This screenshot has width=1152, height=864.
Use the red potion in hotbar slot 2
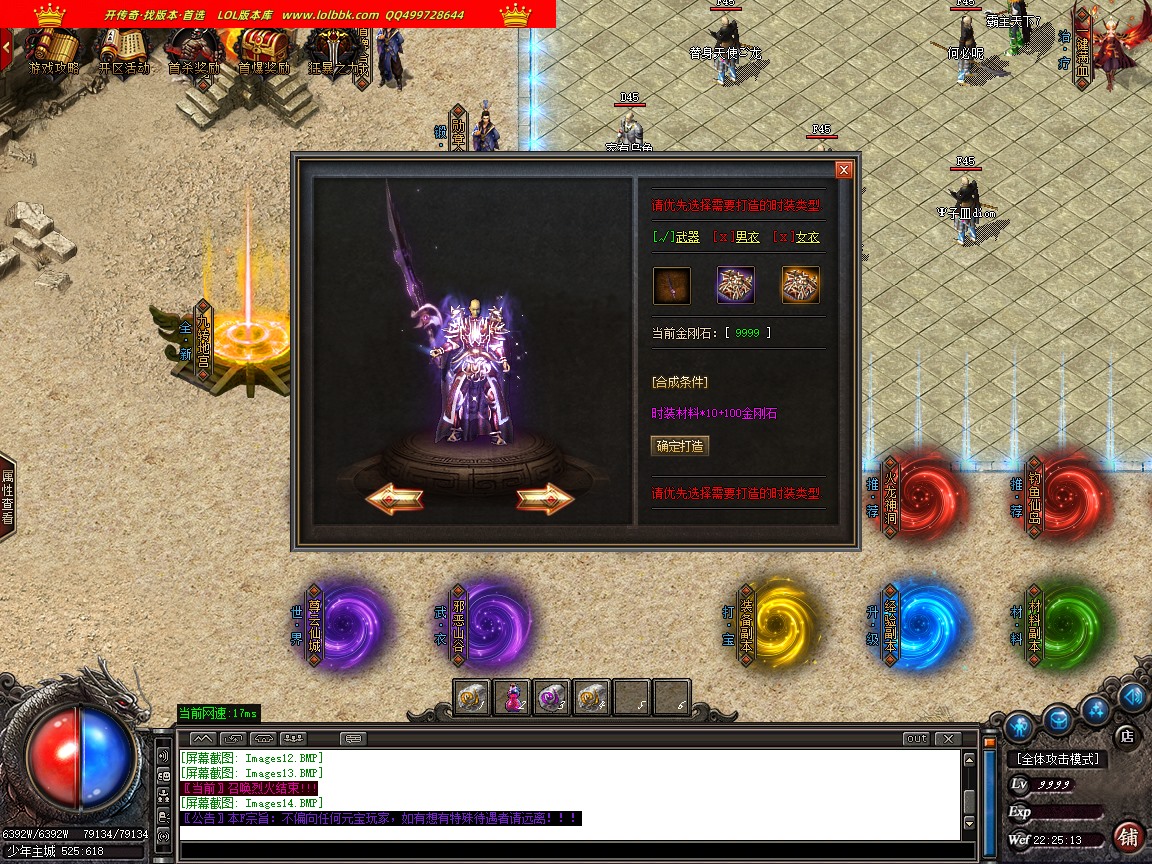[512, 697]
